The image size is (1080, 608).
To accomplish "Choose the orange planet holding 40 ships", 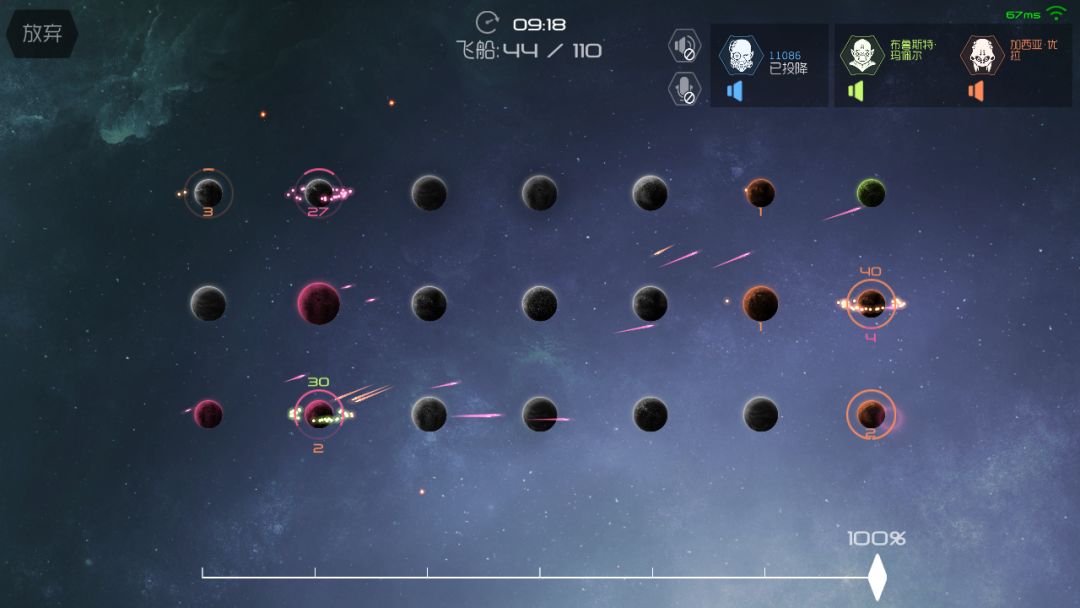I will pos(870,303).
